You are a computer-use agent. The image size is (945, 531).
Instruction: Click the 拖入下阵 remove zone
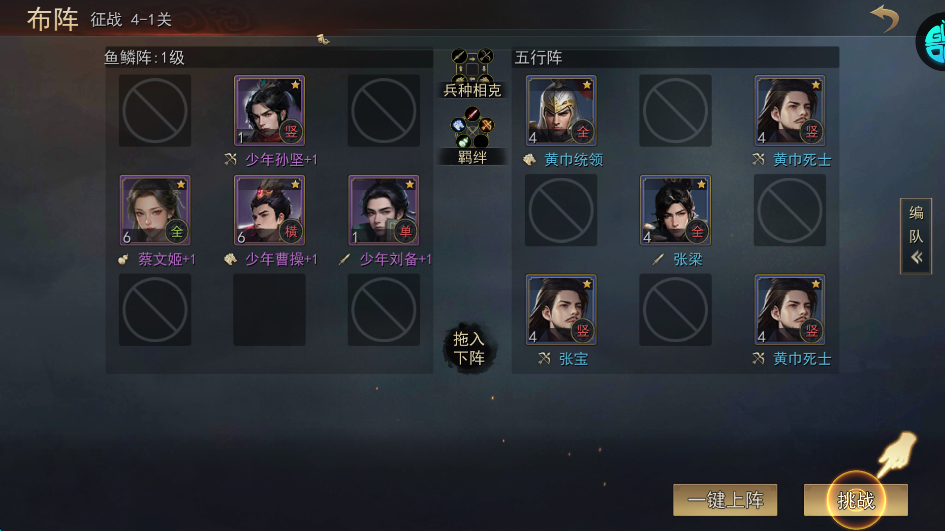pos(469,348)
